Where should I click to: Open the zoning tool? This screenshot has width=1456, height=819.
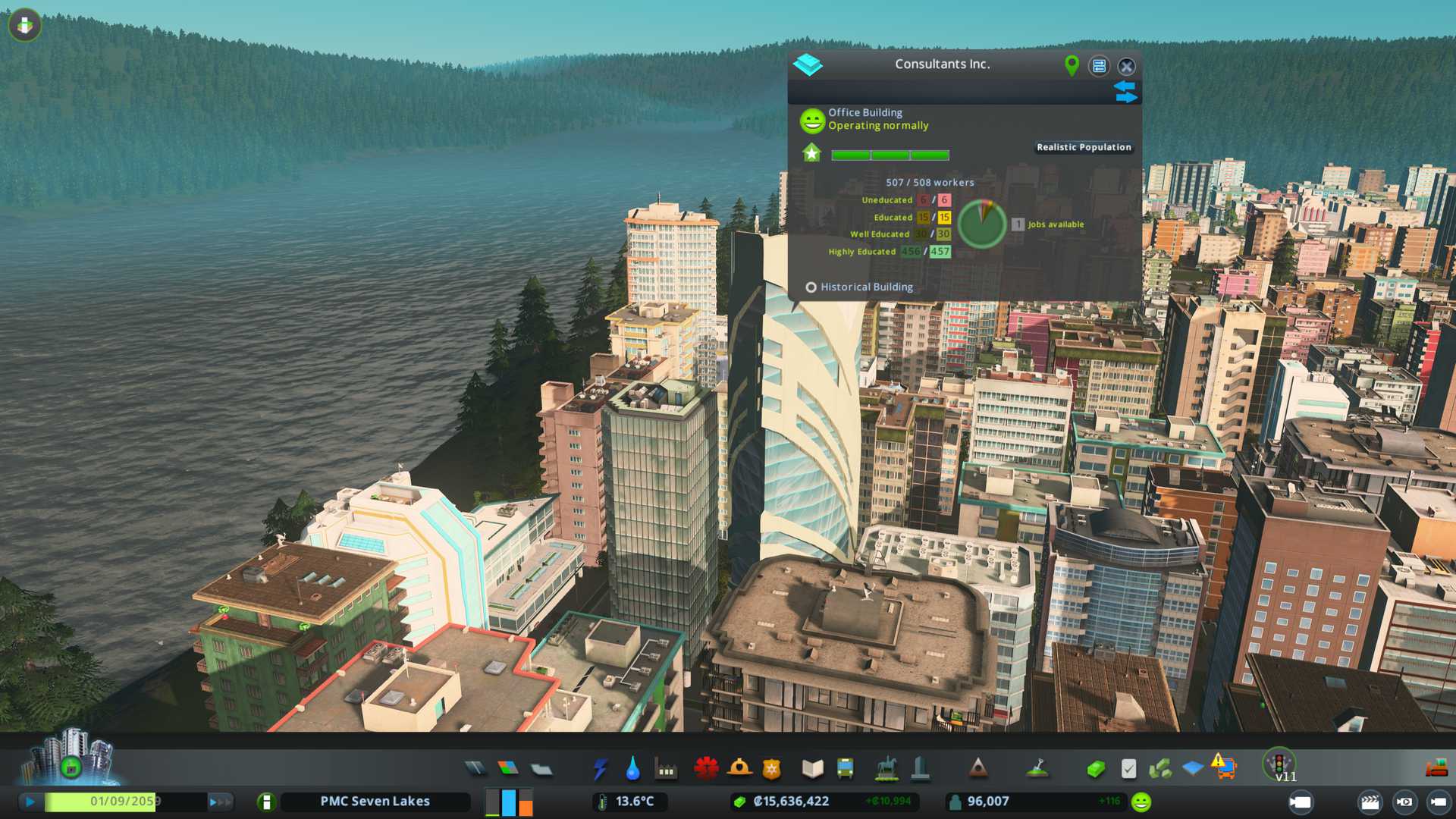coord(508,769)
